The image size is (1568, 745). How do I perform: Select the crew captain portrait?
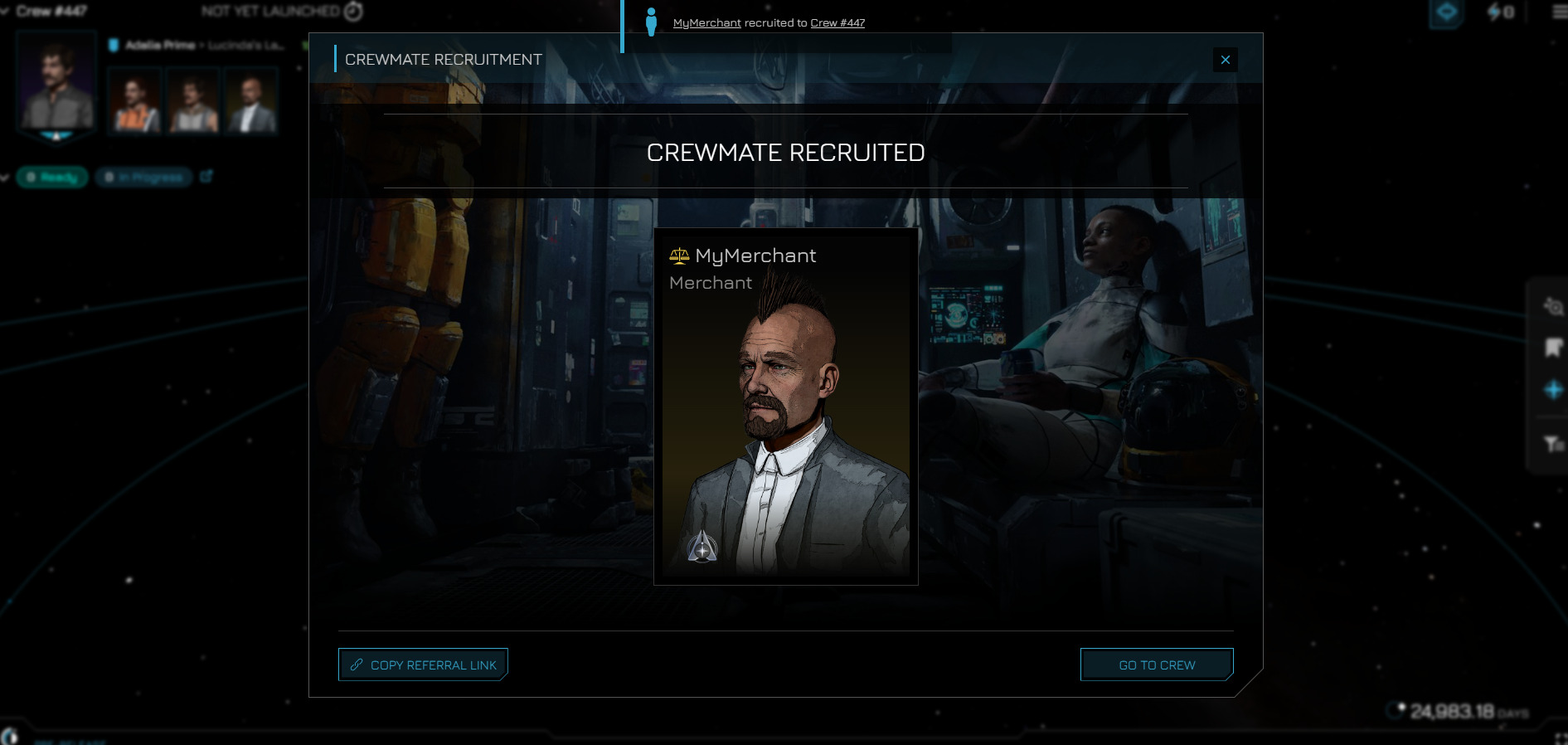[56, 83]
